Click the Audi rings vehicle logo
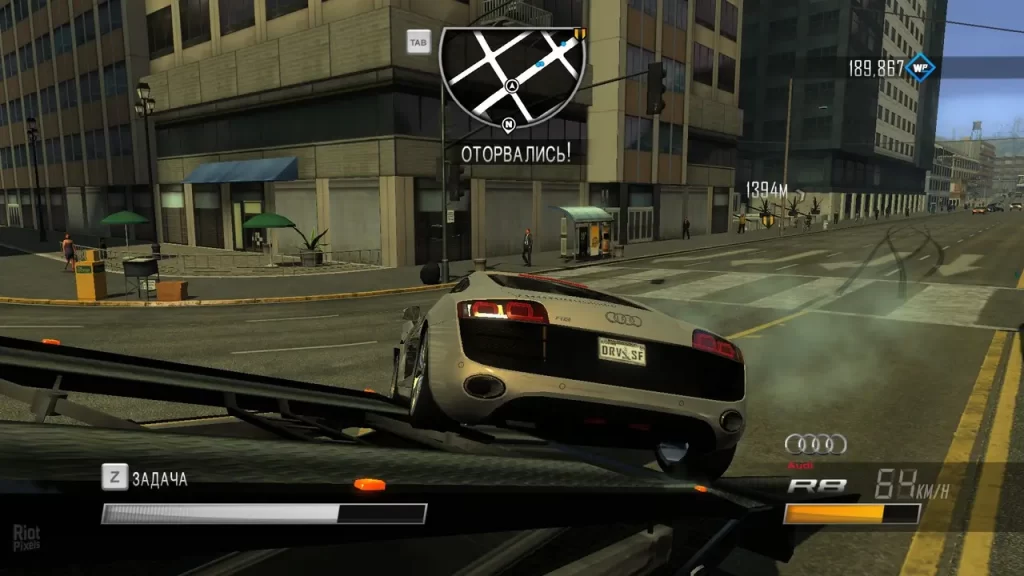The width and height of the screenshot is (1024, 576). click(x=815, y=444)
